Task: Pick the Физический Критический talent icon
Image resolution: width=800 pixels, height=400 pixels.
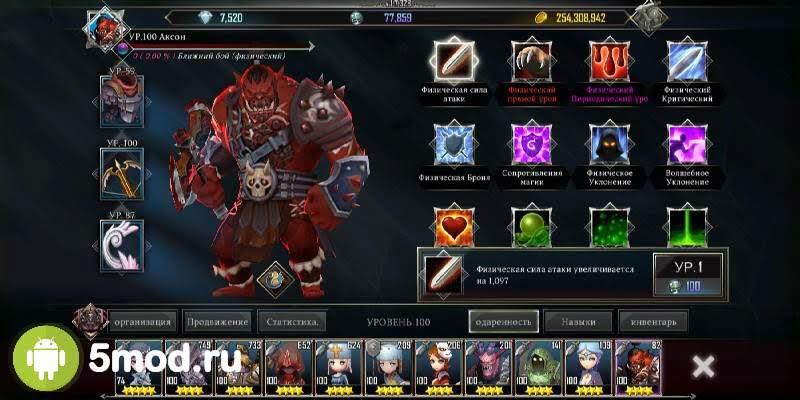Action: tap(688, 62)
